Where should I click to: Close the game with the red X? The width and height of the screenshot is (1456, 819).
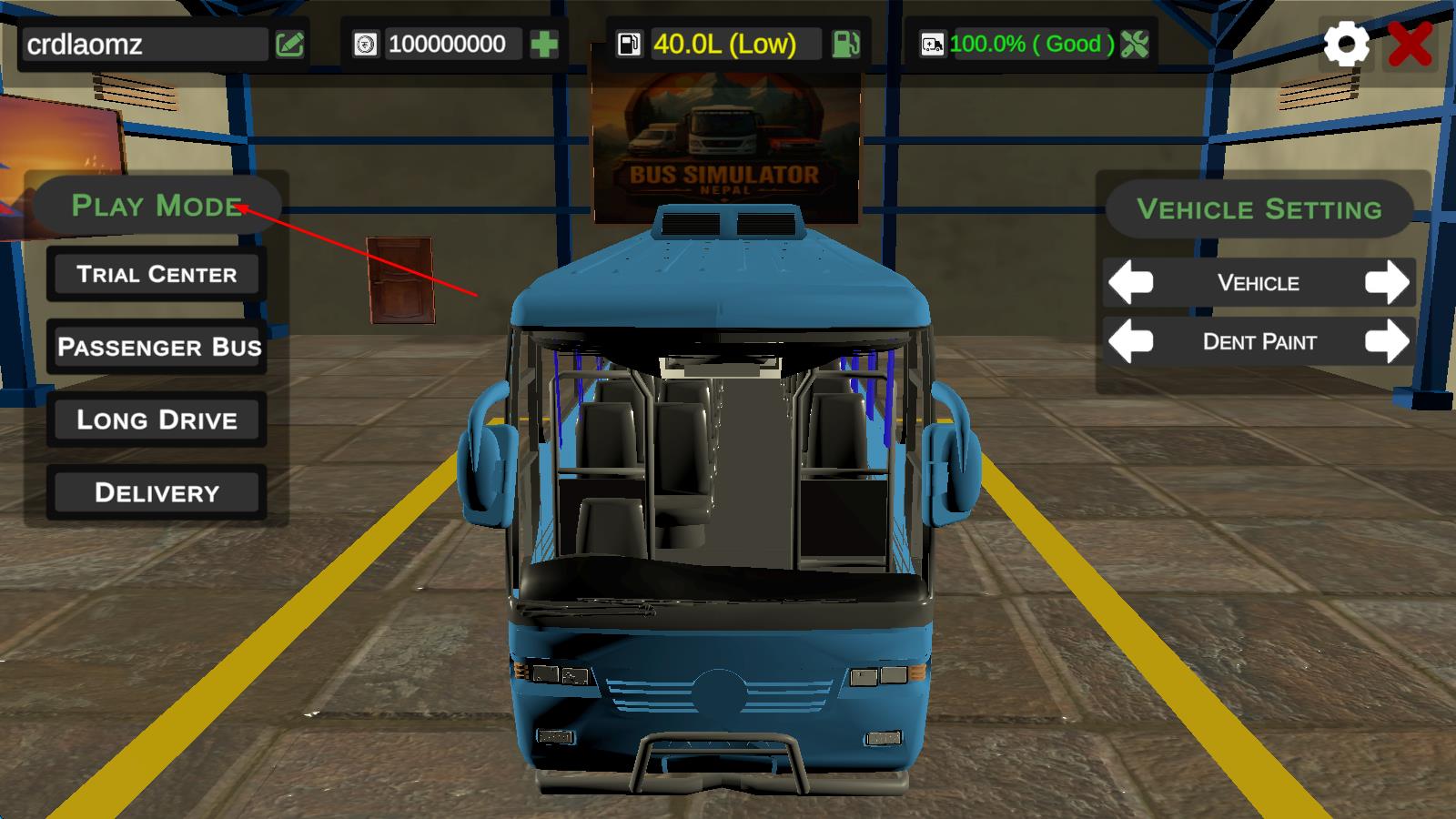(1410, 43)
